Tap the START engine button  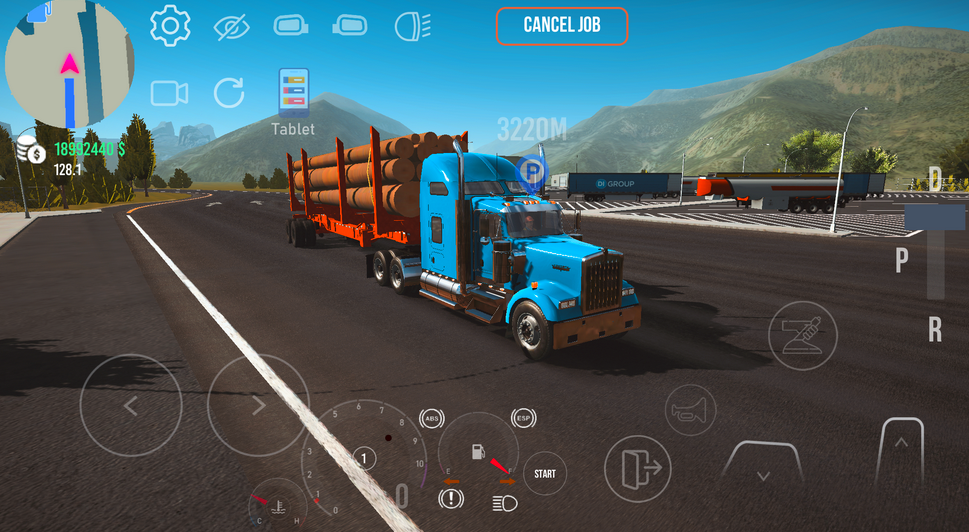click(545, 474)
